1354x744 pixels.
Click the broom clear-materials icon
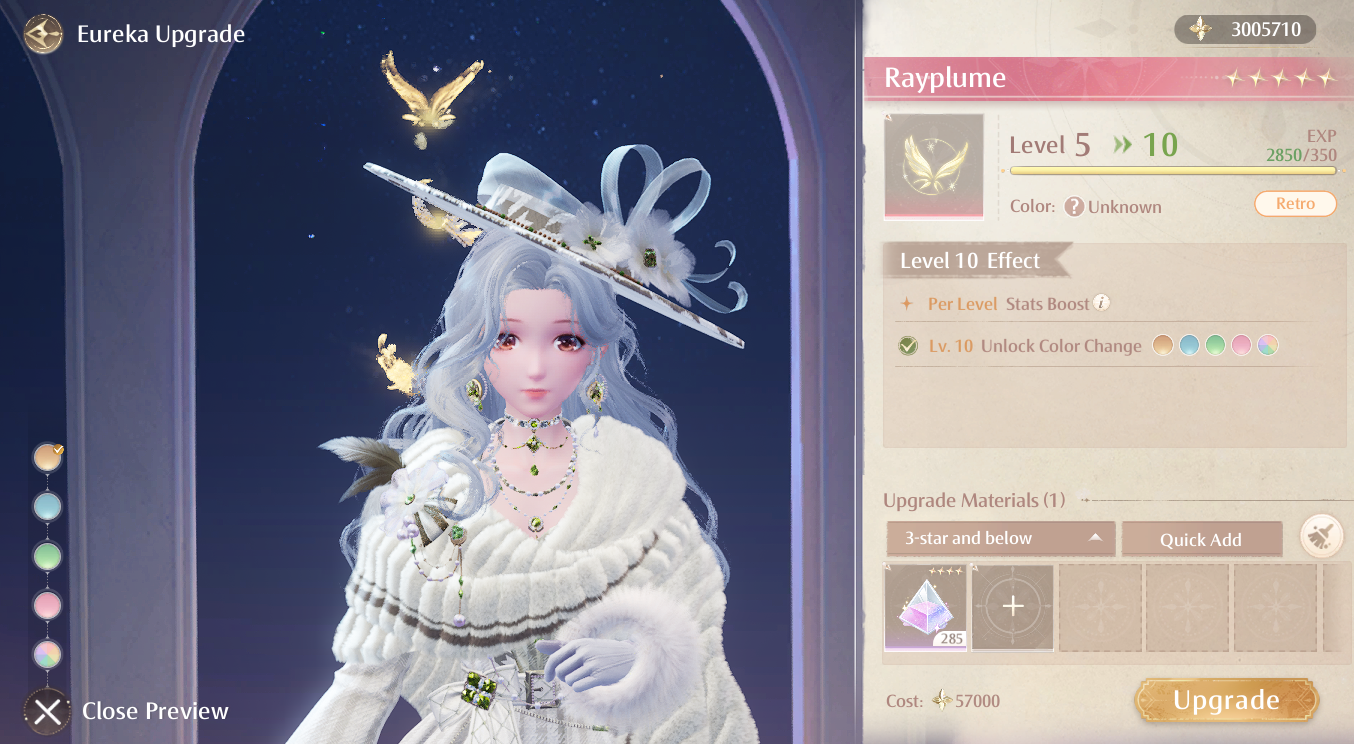[1322, 538]
